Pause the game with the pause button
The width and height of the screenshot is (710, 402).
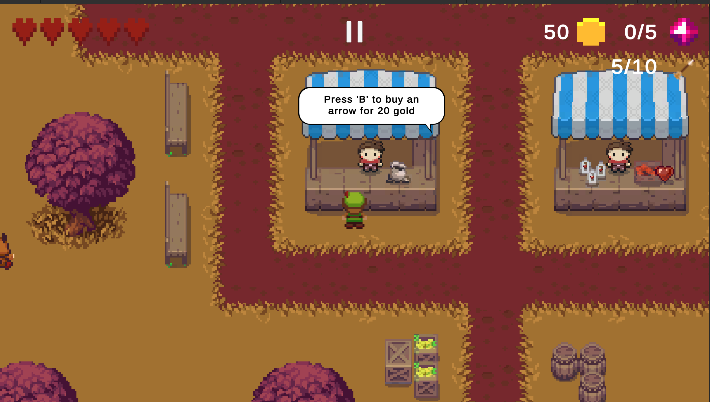354,31
